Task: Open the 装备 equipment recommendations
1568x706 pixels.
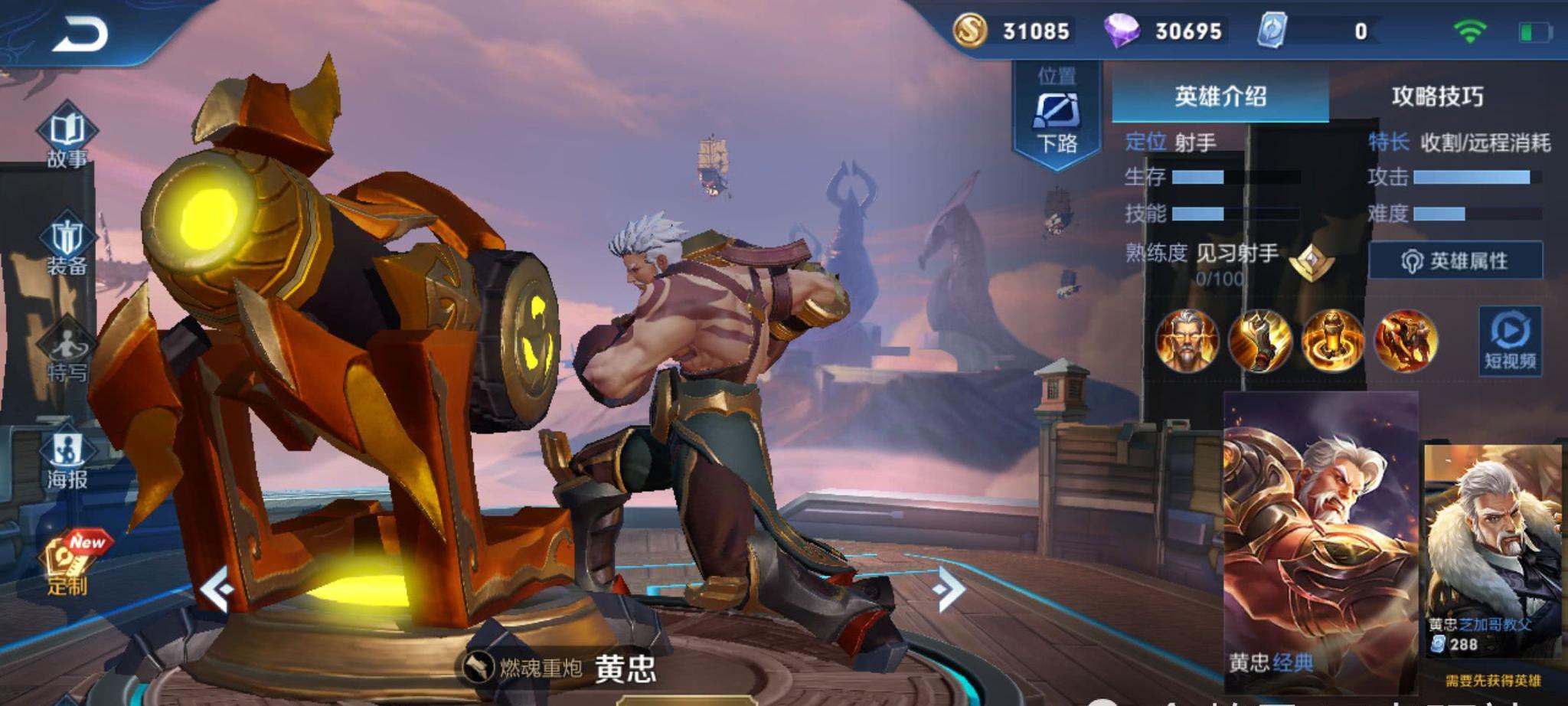Action: 67,245
